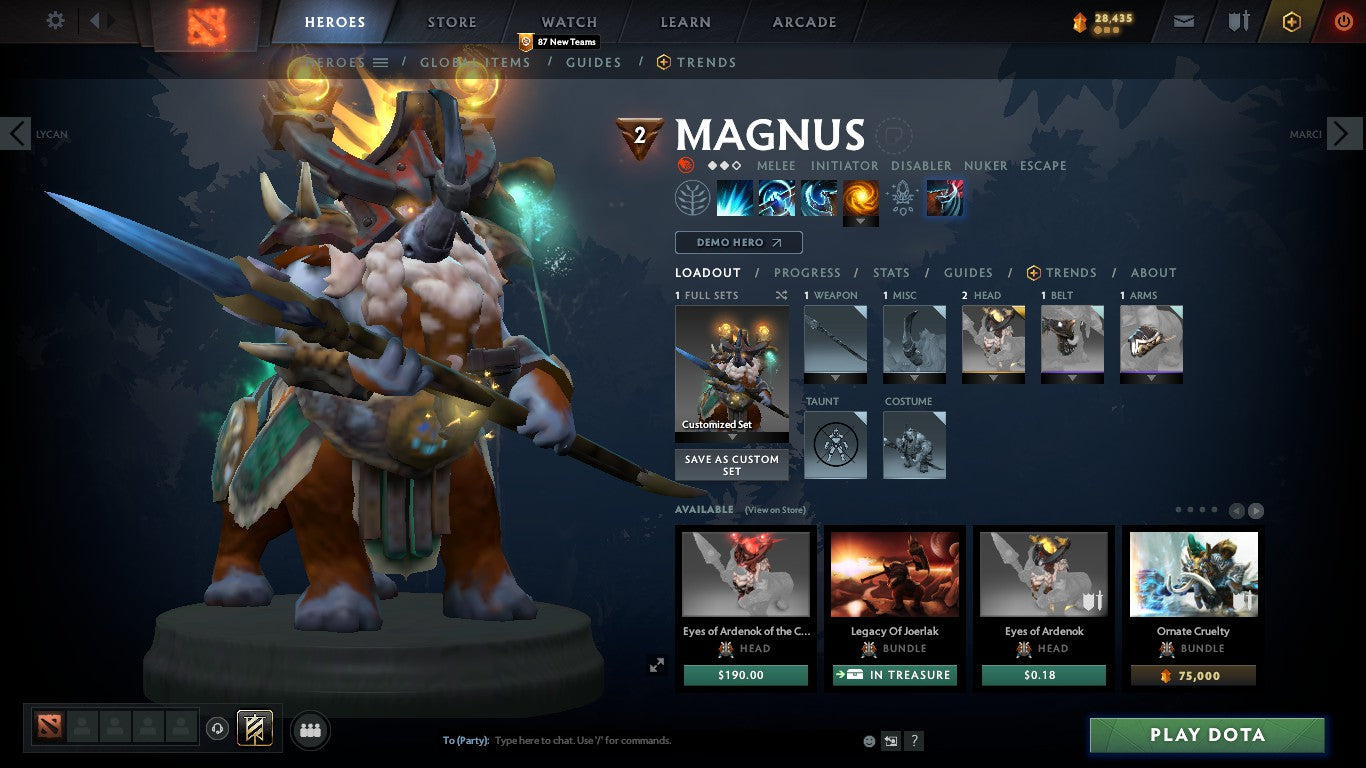The width and height of the screenshot is (1366, 768).
Task: Open the Dota 2 settings gear
Action: (55, 20)
